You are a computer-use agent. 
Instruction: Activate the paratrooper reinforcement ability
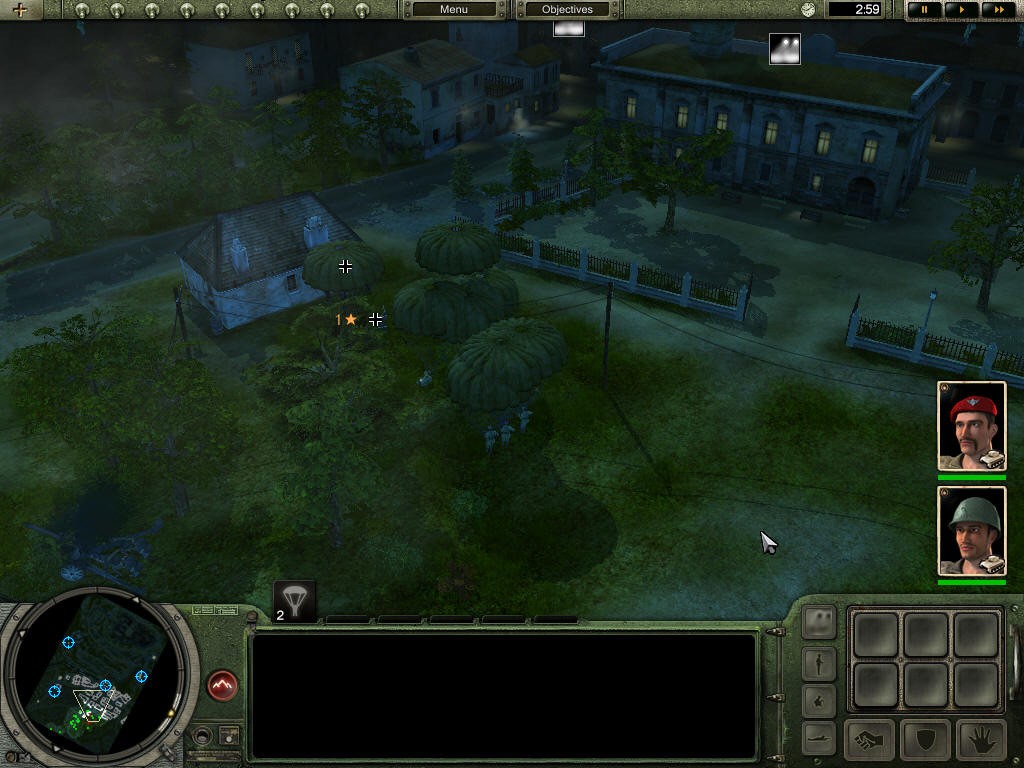click(x=295, y=601)
